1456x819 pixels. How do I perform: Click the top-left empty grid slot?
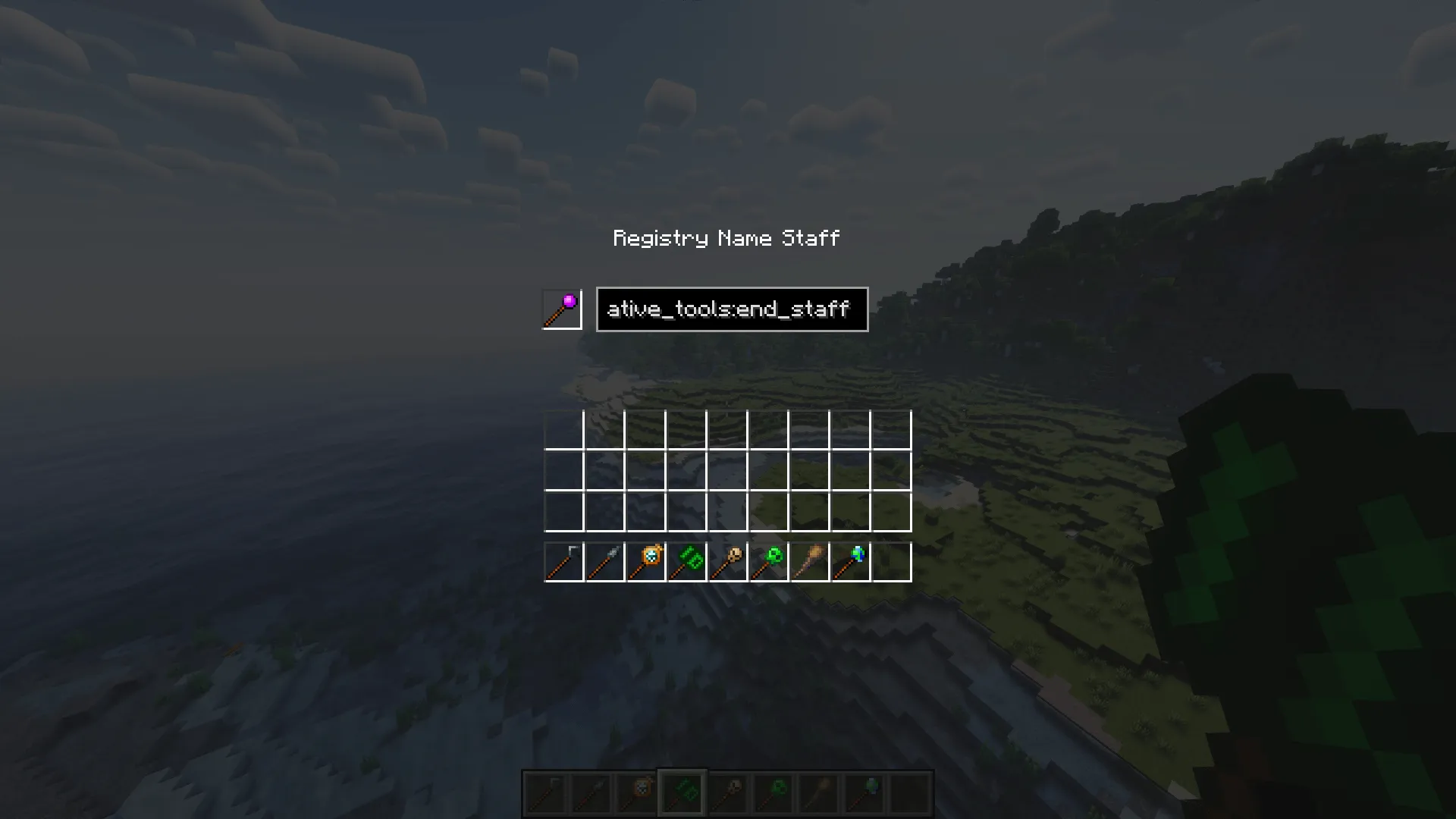tap(563, 431)
